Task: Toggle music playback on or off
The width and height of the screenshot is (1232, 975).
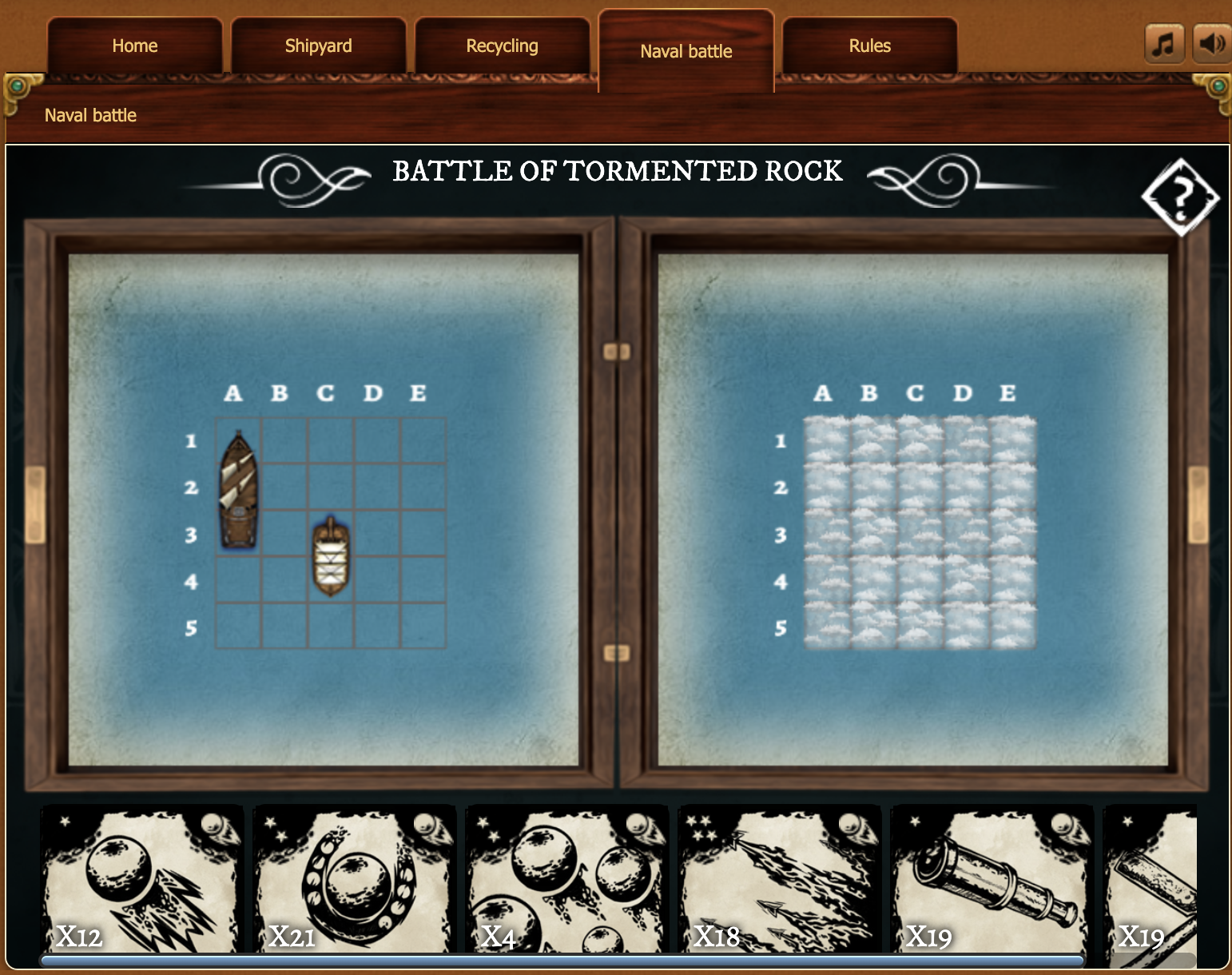Action: click(1164, 45)
